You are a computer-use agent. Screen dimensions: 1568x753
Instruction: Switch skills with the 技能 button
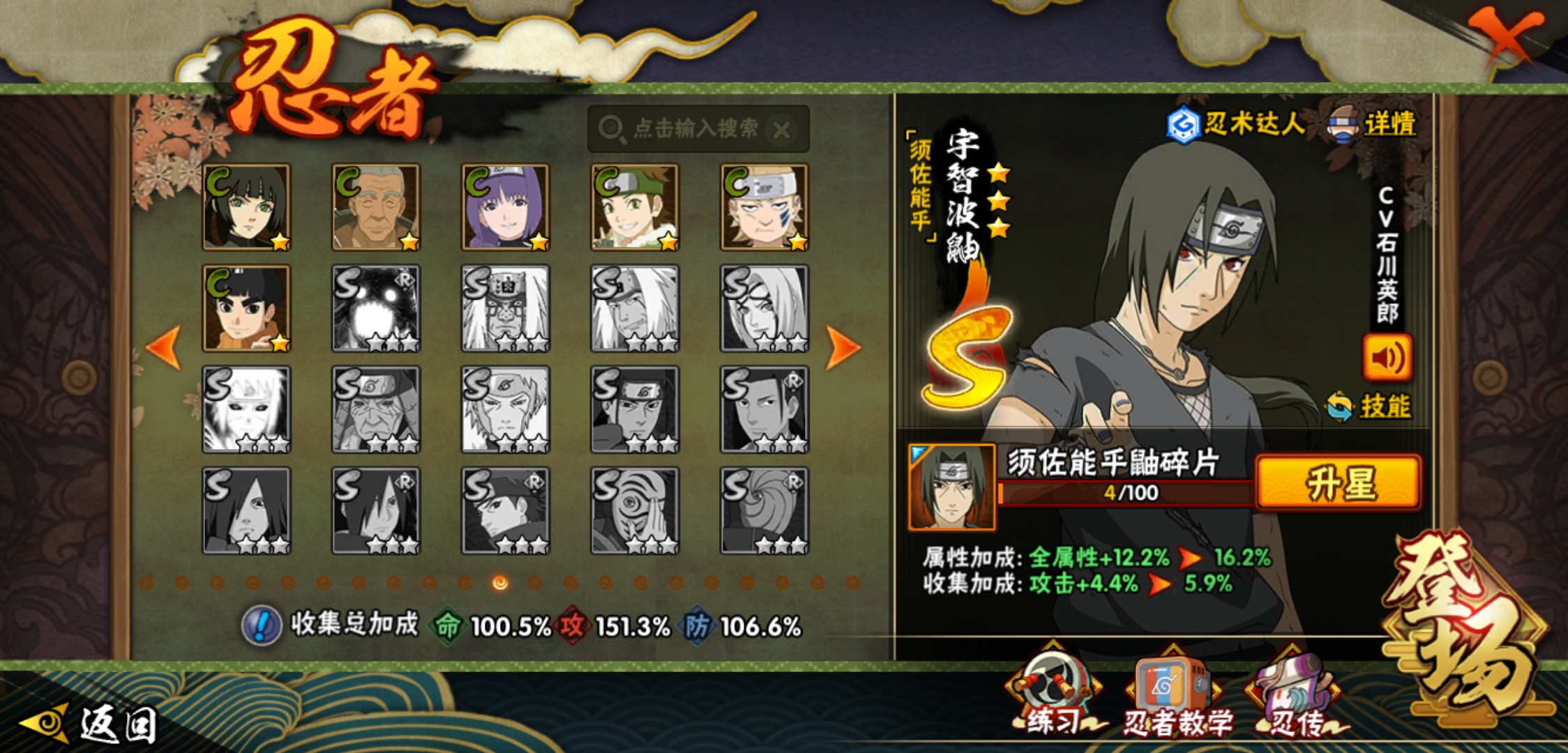[1371, 406]
